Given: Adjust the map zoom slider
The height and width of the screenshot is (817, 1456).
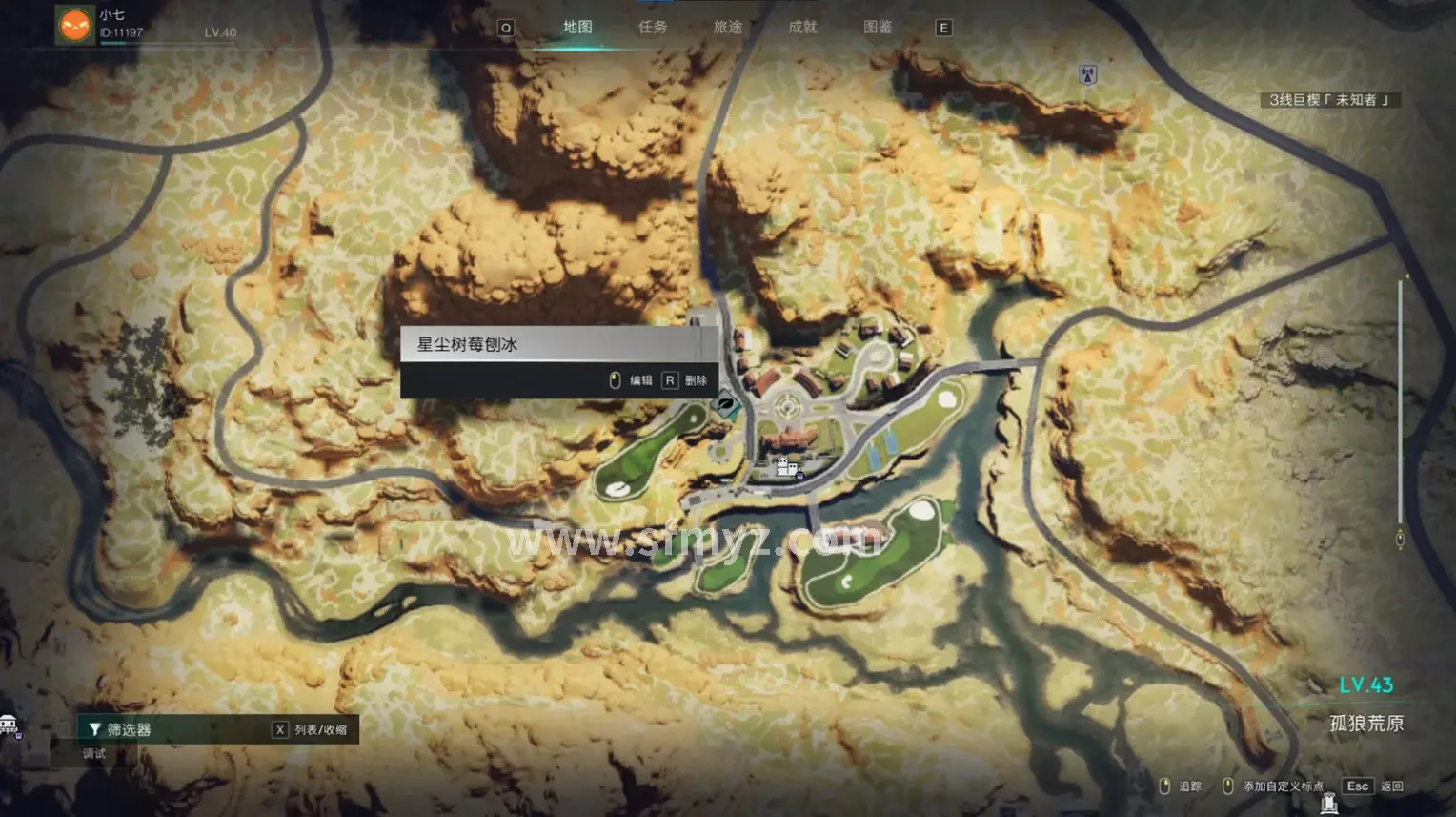Looking at the screenshot, I should pyautogui.click(x=1400, y=410).
